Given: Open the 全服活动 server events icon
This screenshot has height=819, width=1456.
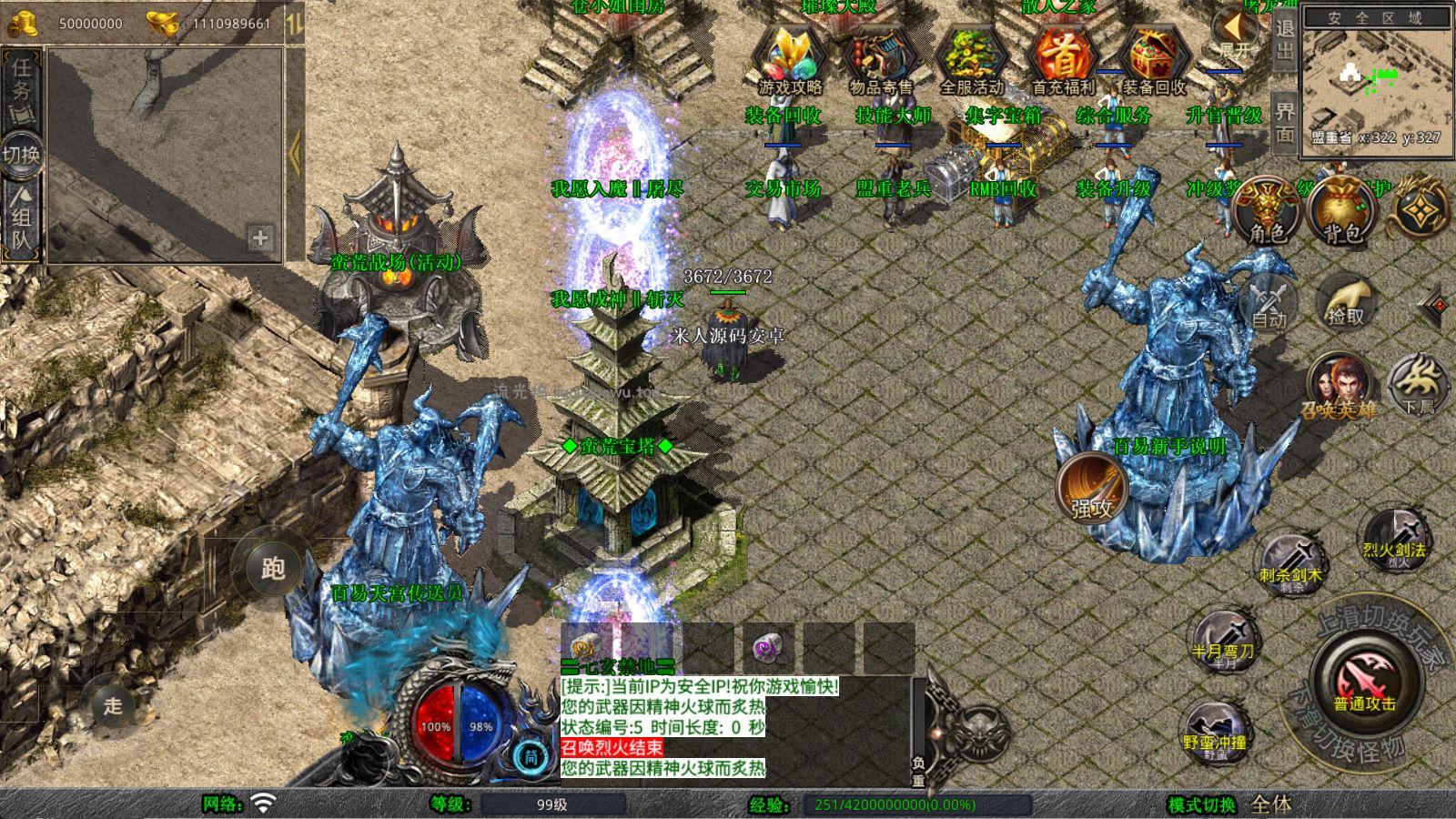Looking at the screenshot, I should coord(971,58).
